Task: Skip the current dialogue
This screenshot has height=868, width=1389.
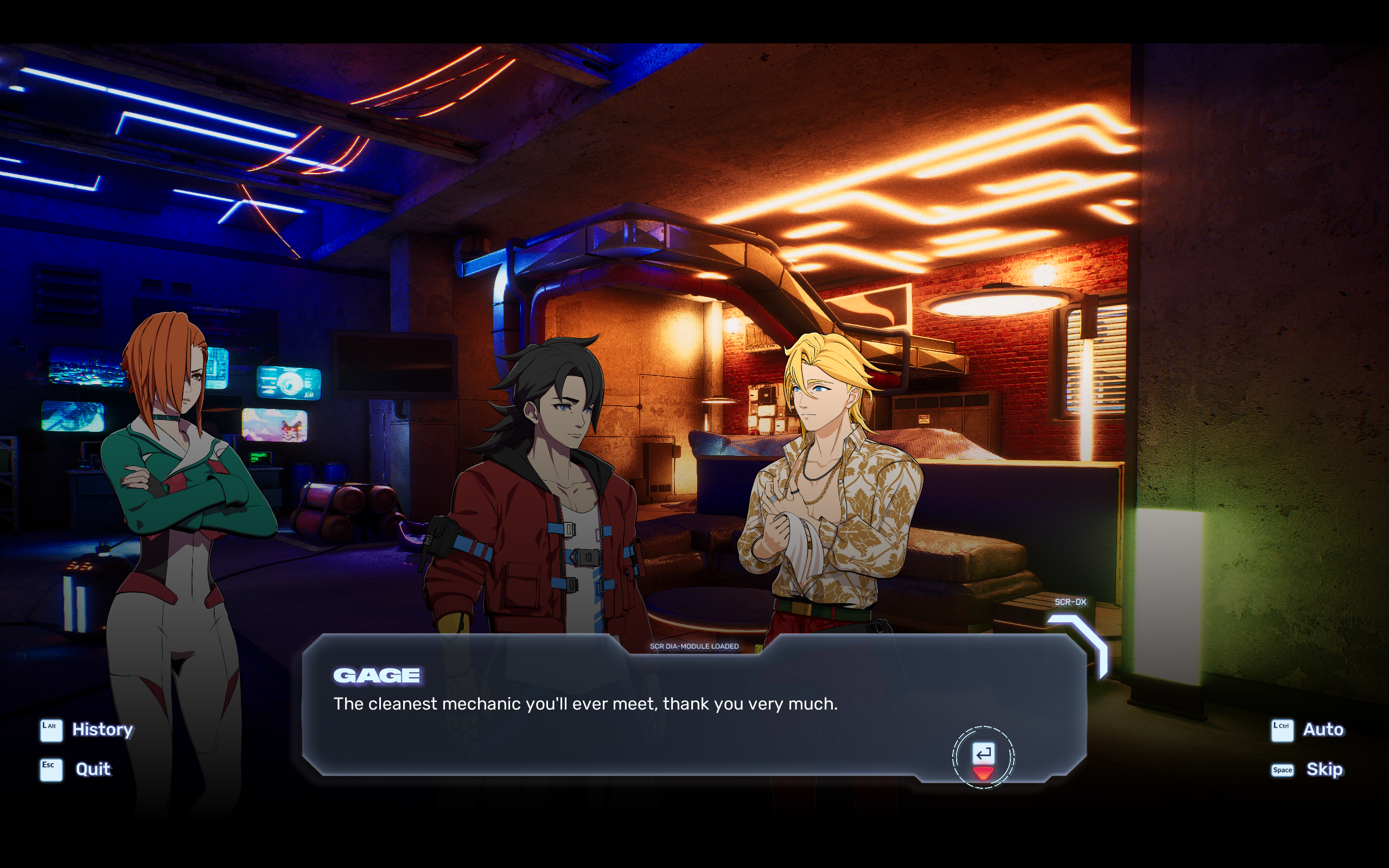Action: (1323, 769)
